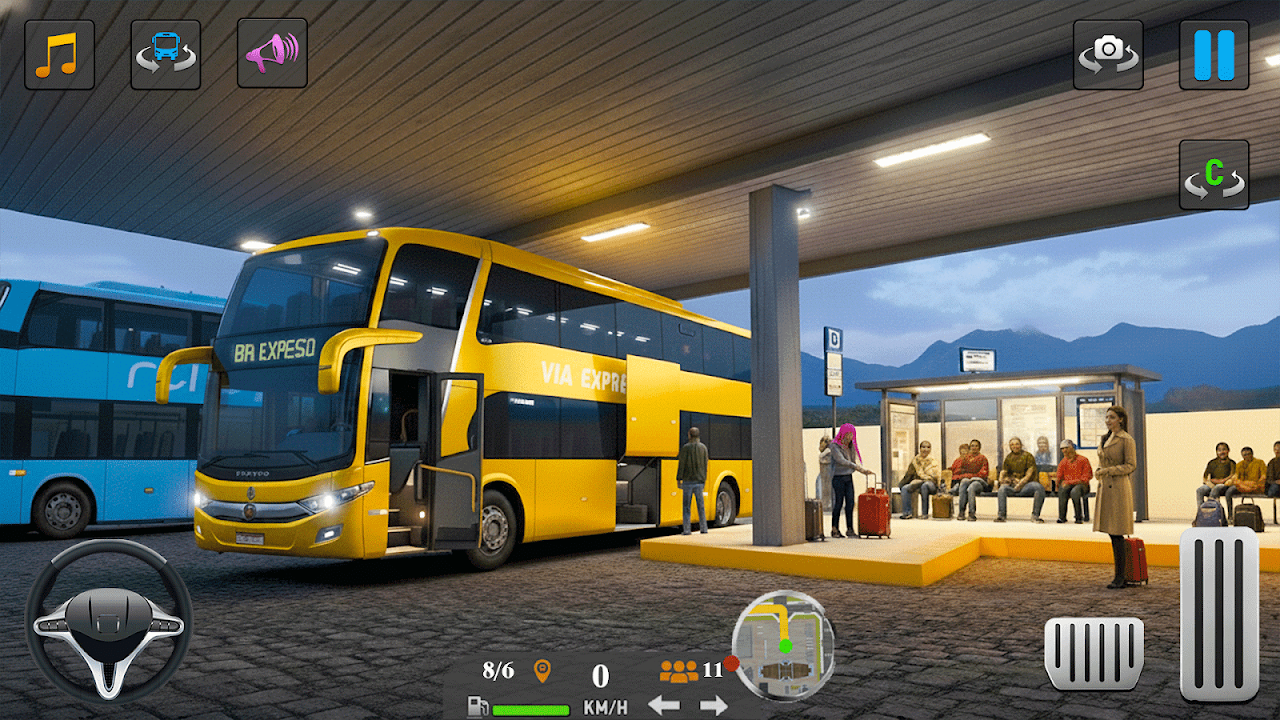The height and width of the screenshot is (720, 1280).
Task: Activate the left turn arrow indicator
Action: 664,706
